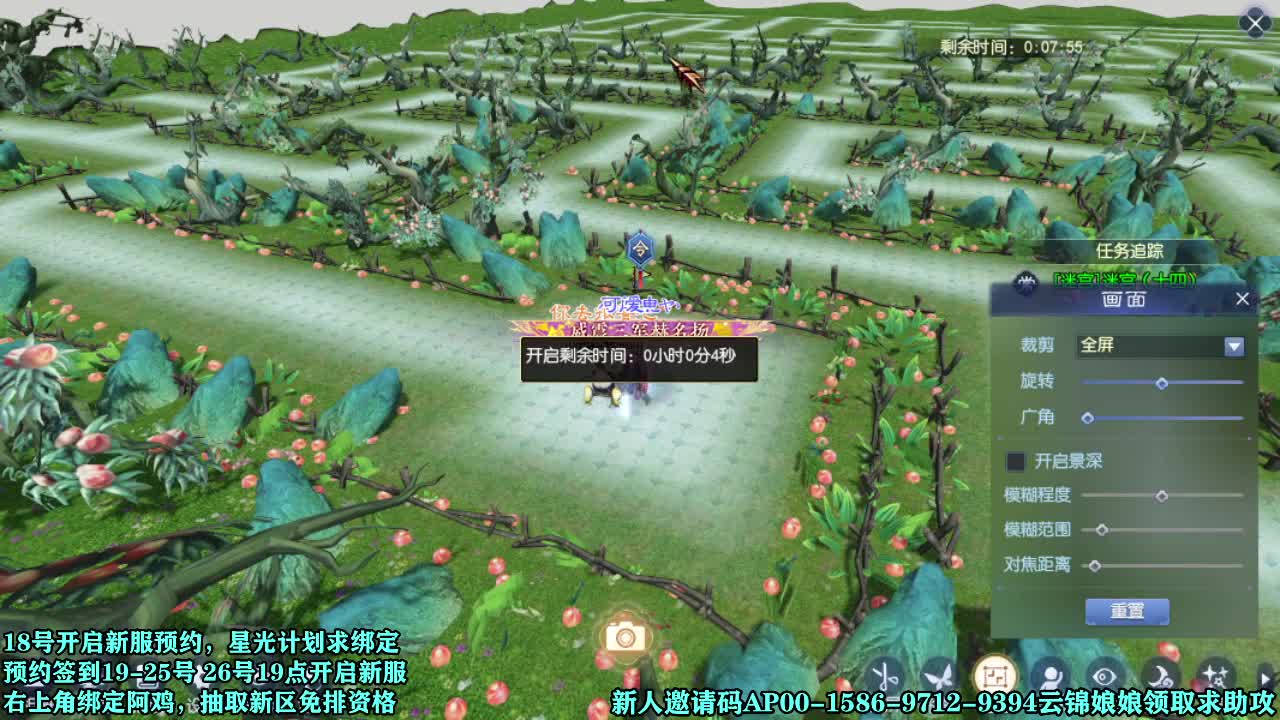Enable the 开启景深 depth of field checkbox

pos(1015,460)
